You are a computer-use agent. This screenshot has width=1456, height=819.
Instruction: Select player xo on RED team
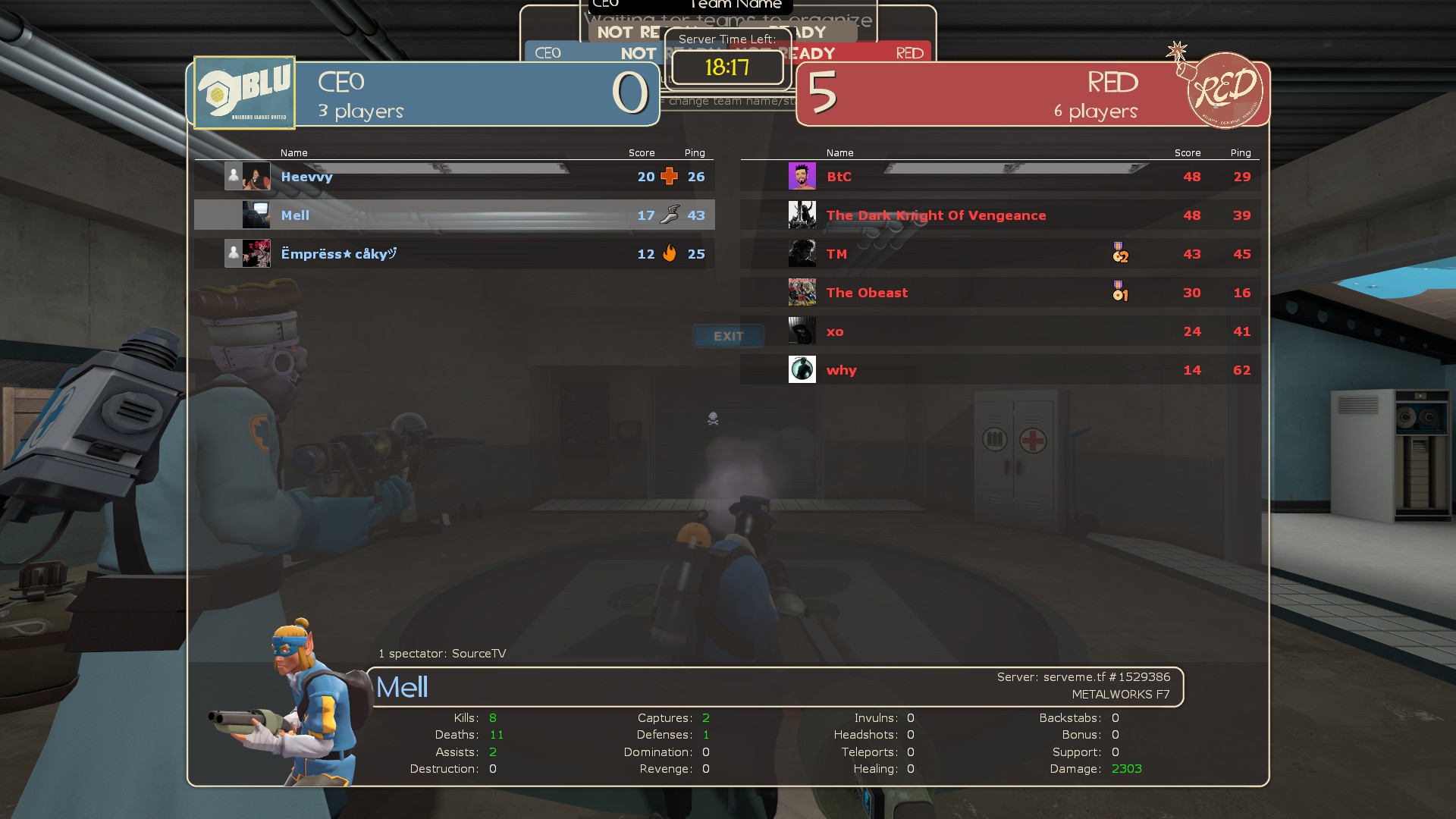835,331
